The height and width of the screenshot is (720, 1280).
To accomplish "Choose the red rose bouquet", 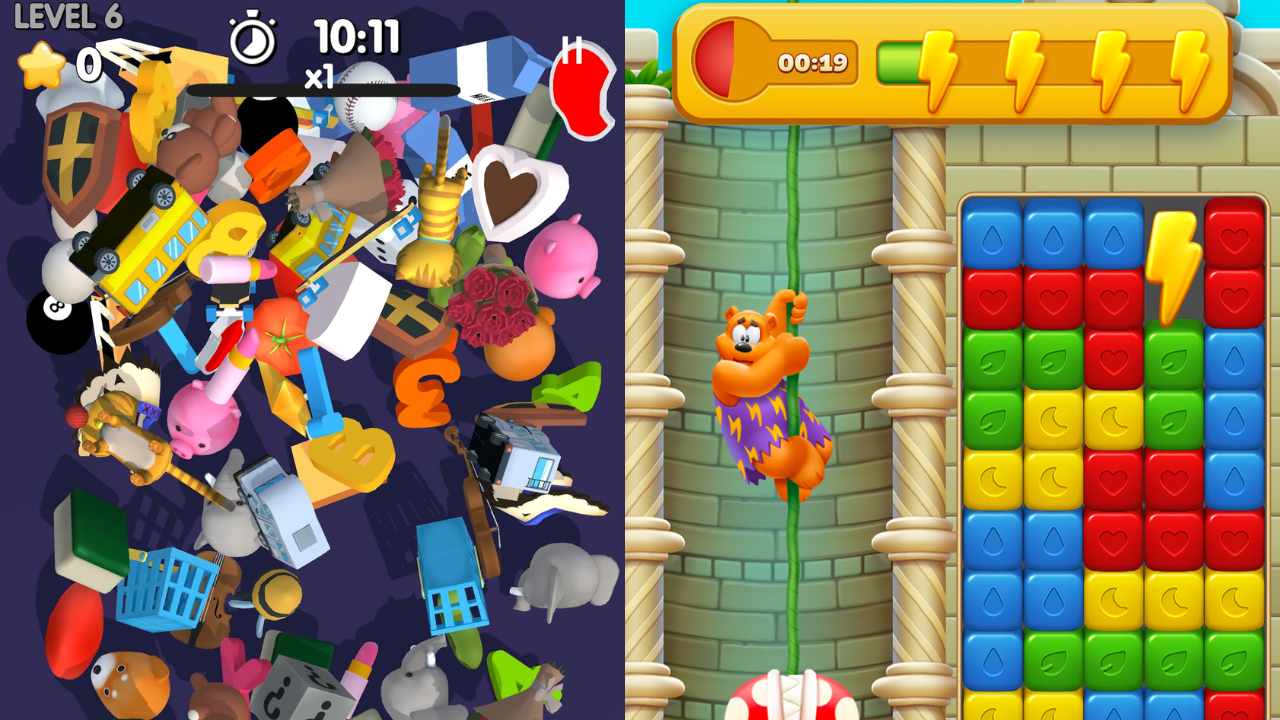I will point(491,302).
